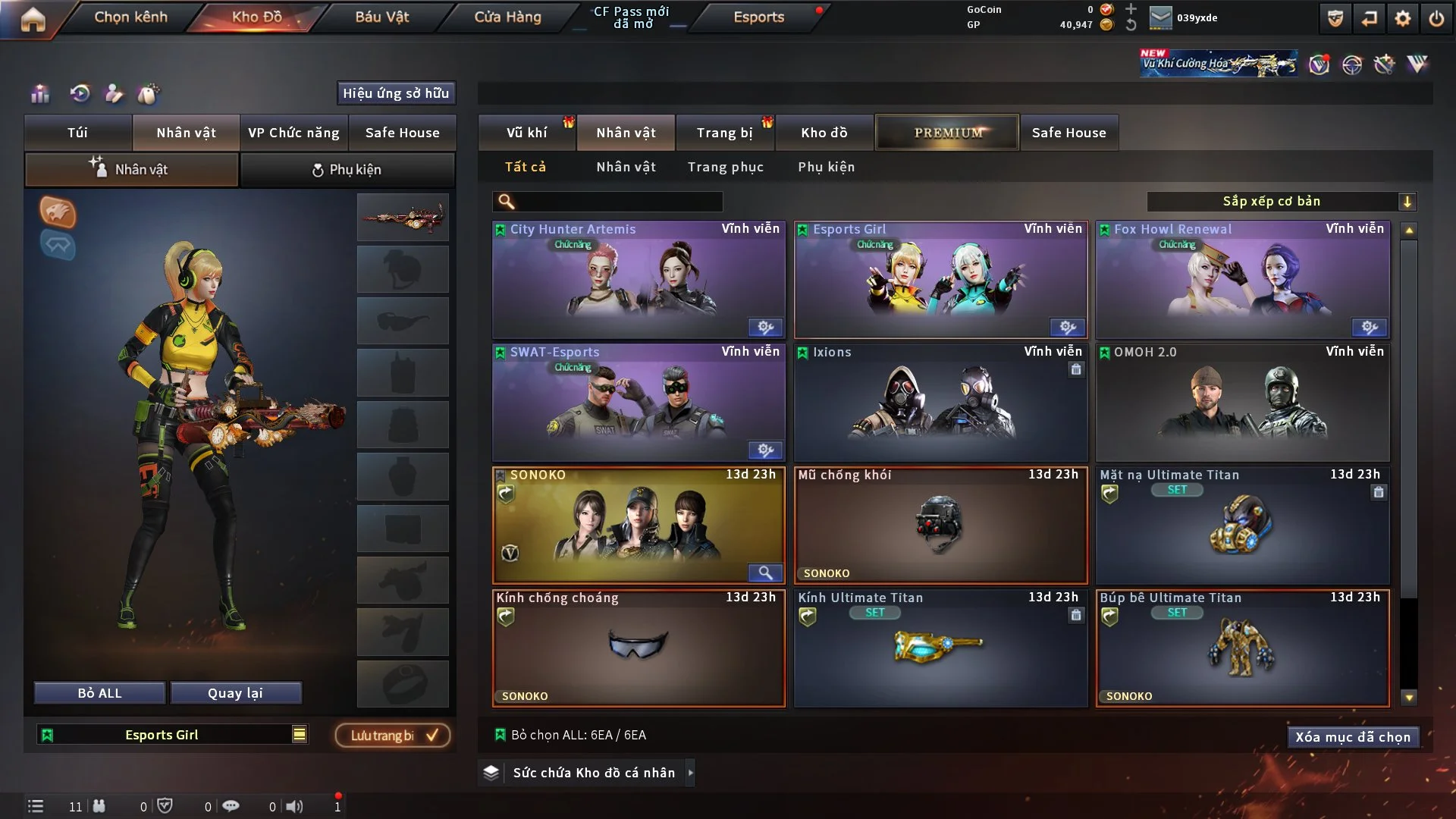Open settings via the gear icon
This screenshot has height=819, width=1456.
(1402, 18)
